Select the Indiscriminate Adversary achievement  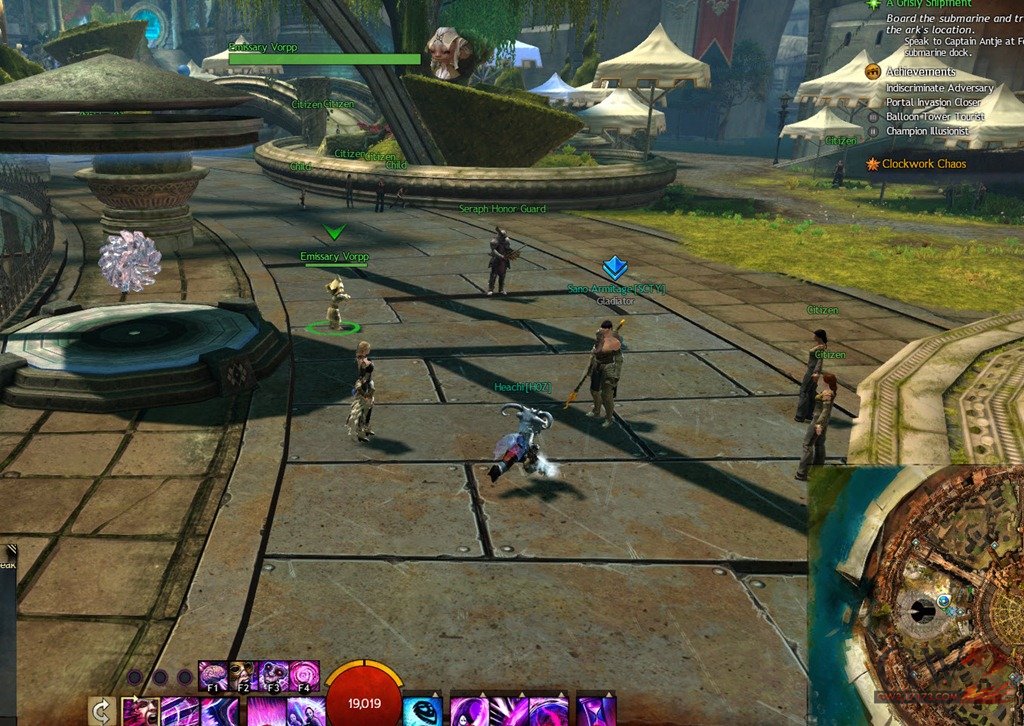point(939,88)
